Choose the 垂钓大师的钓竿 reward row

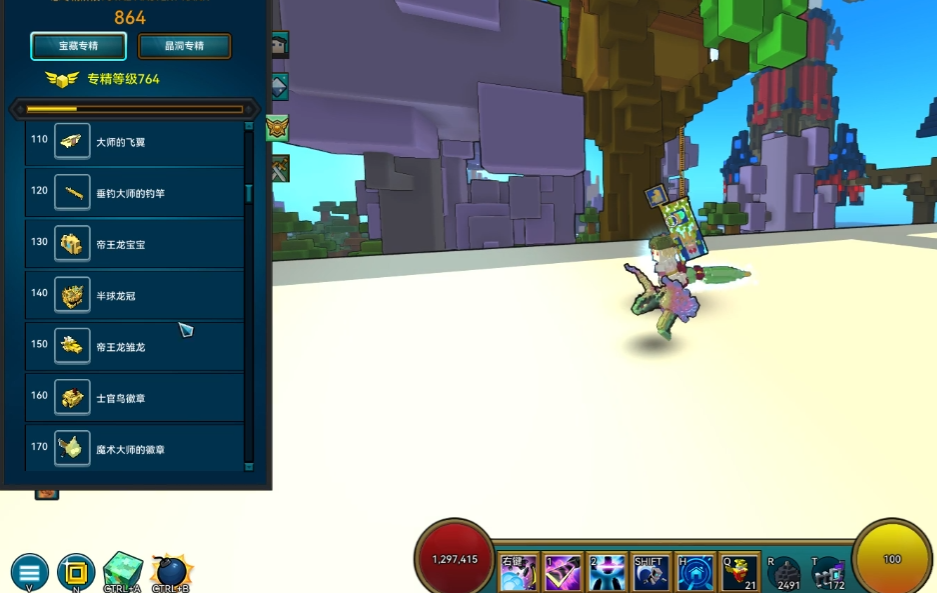[x=134, y=193]
